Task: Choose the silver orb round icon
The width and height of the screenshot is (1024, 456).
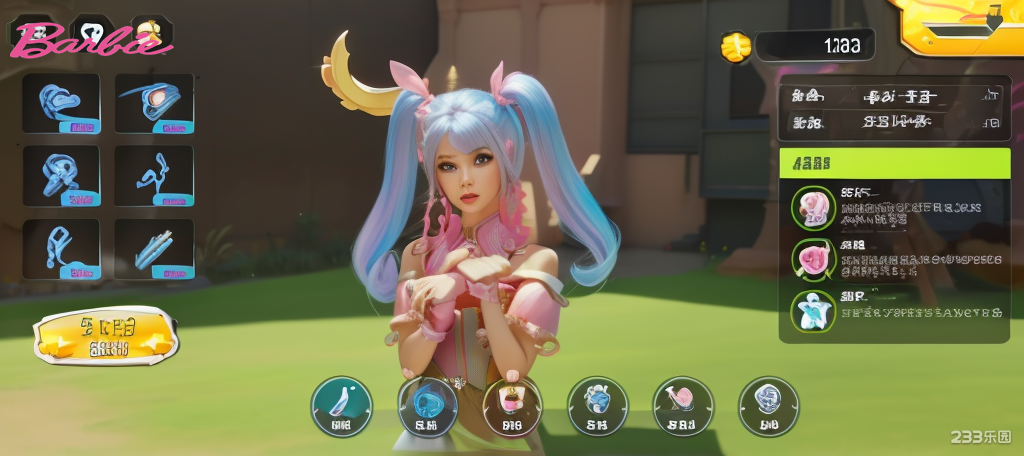Action: pyautogui.click(x=768, y=406)
